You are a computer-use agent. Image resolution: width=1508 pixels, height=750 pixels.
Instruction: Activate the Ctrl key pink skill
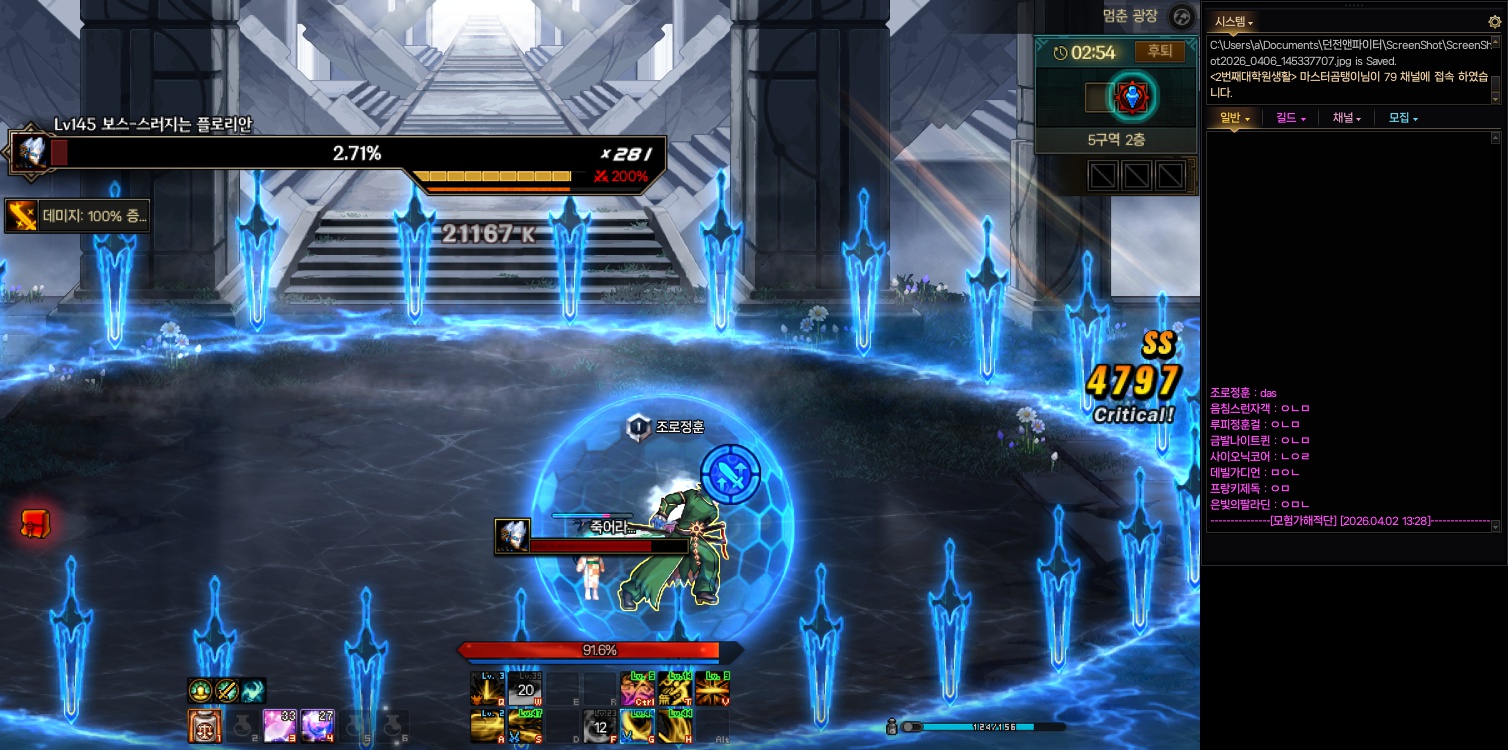pyautogui.click(x=637, y=689)
